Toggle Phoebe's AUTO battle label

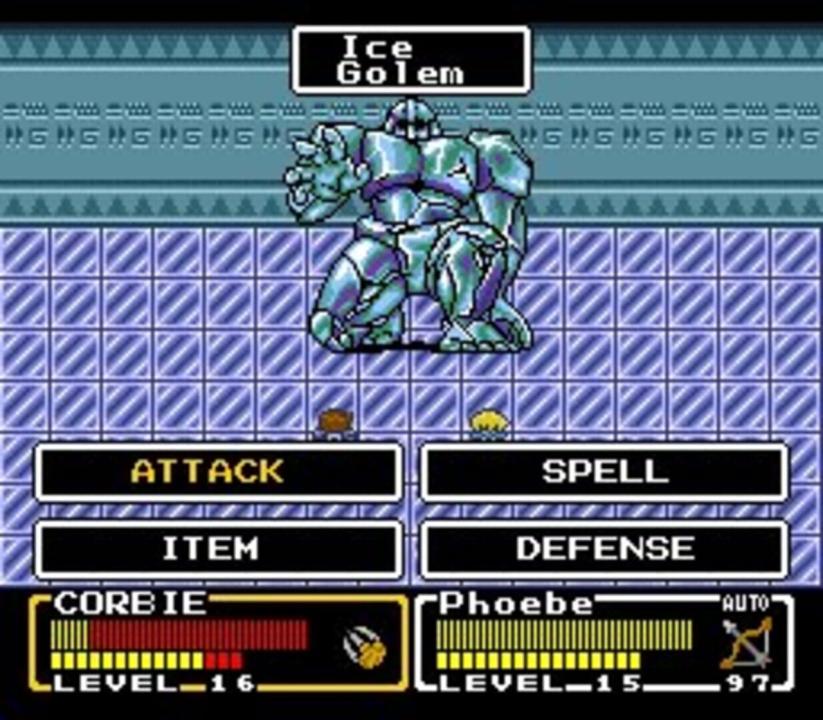pyautogui.click(x=745, y=604)
